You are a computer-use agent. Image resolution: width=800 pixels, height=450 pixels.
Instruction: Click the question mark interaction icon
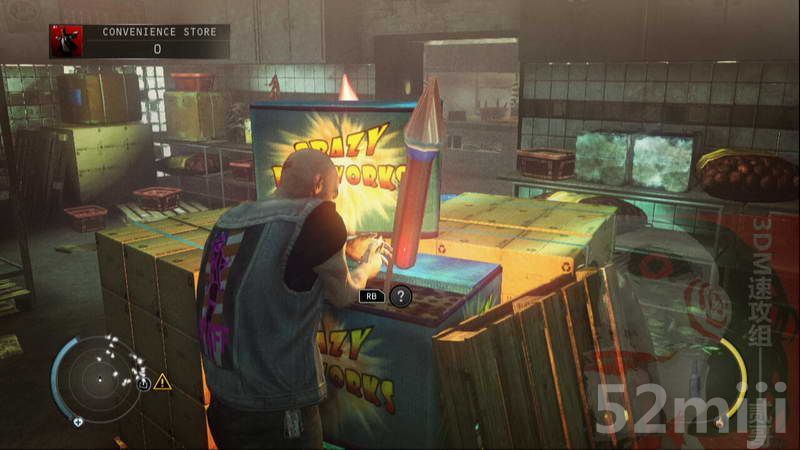(x=399, y=296)
